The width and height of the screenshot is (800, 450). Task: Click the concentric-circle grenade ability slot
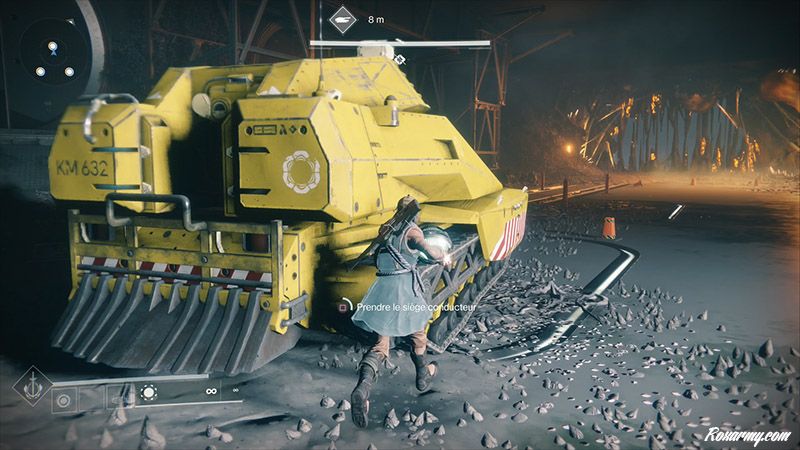pyautogui.click(x=65, y=398)
